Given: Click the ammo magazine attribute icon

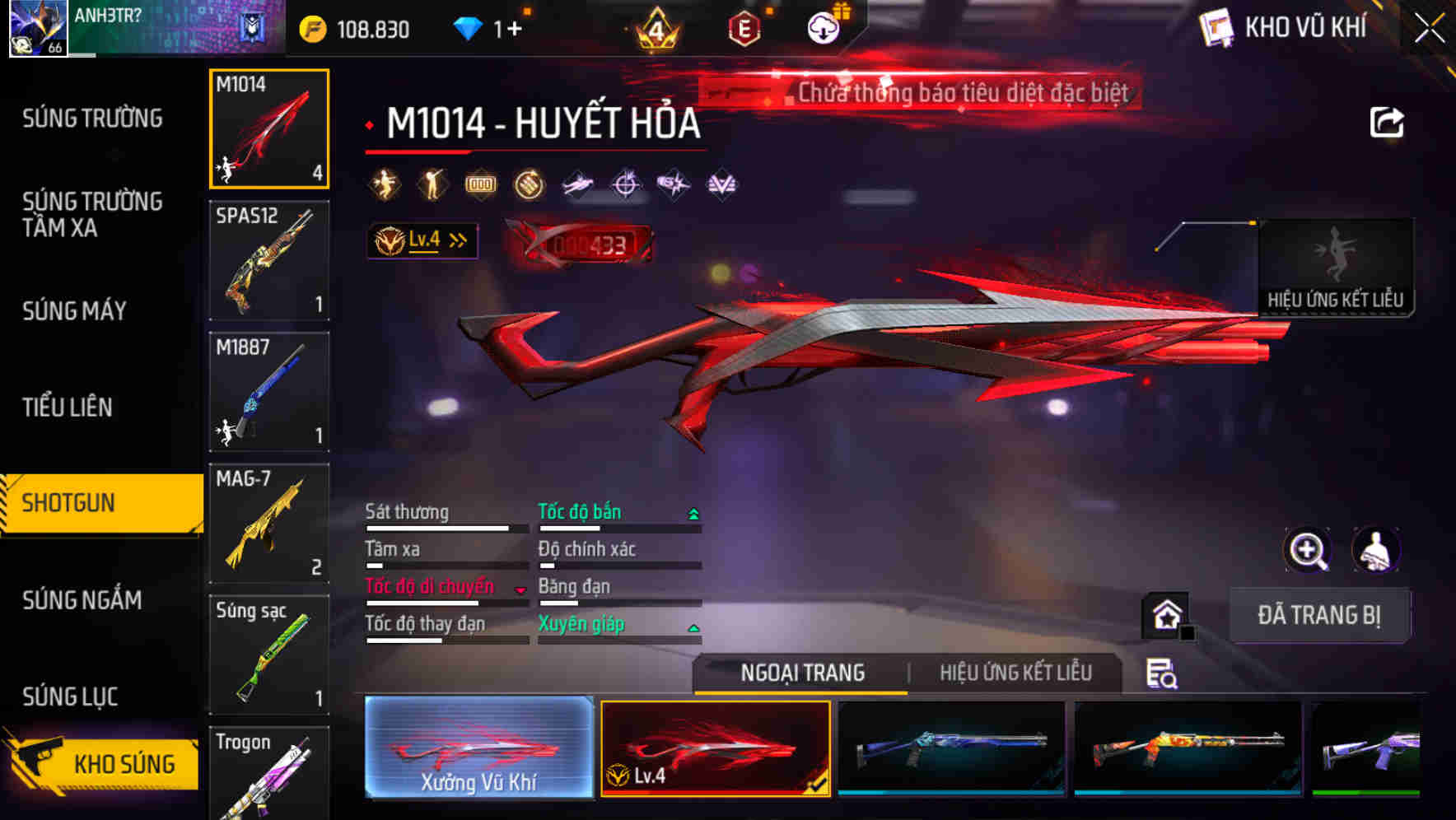Looking at the screenshot, I should 478,184.
